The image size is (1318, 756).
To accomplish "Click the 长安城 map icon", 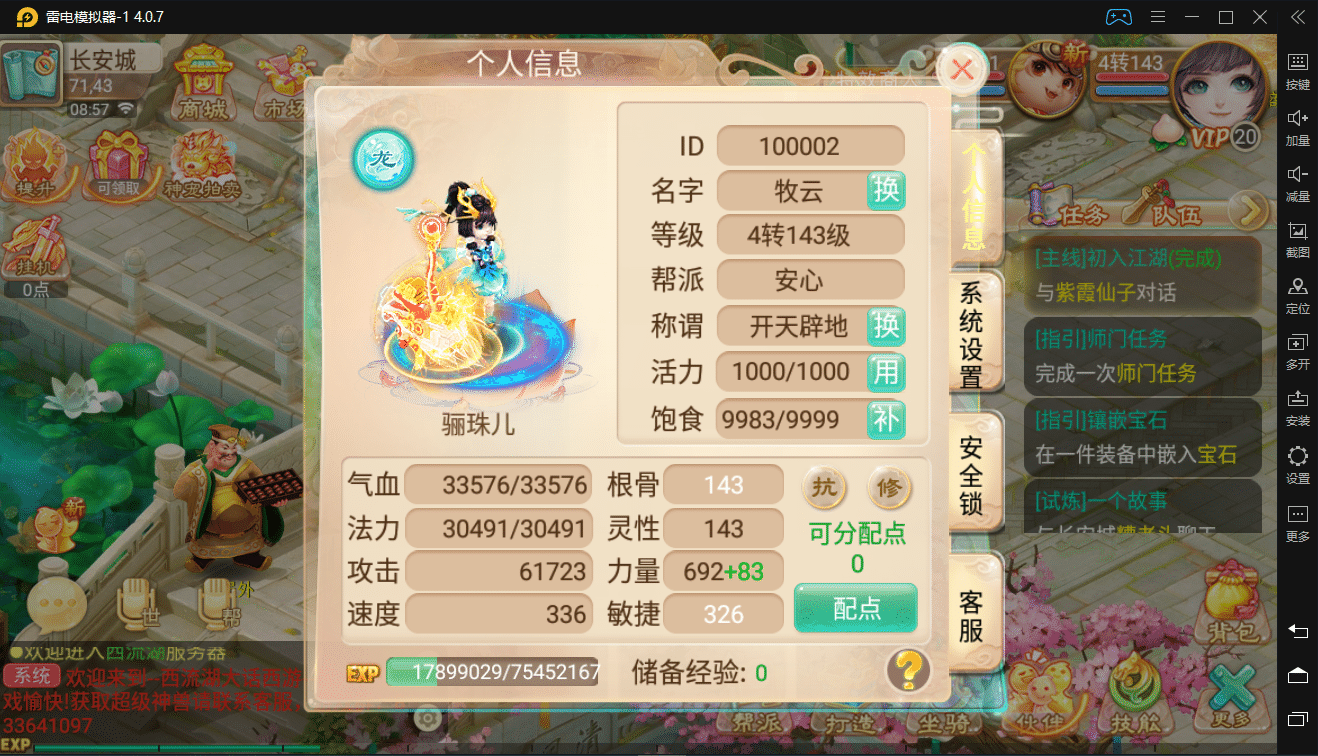I will point(31,72).
